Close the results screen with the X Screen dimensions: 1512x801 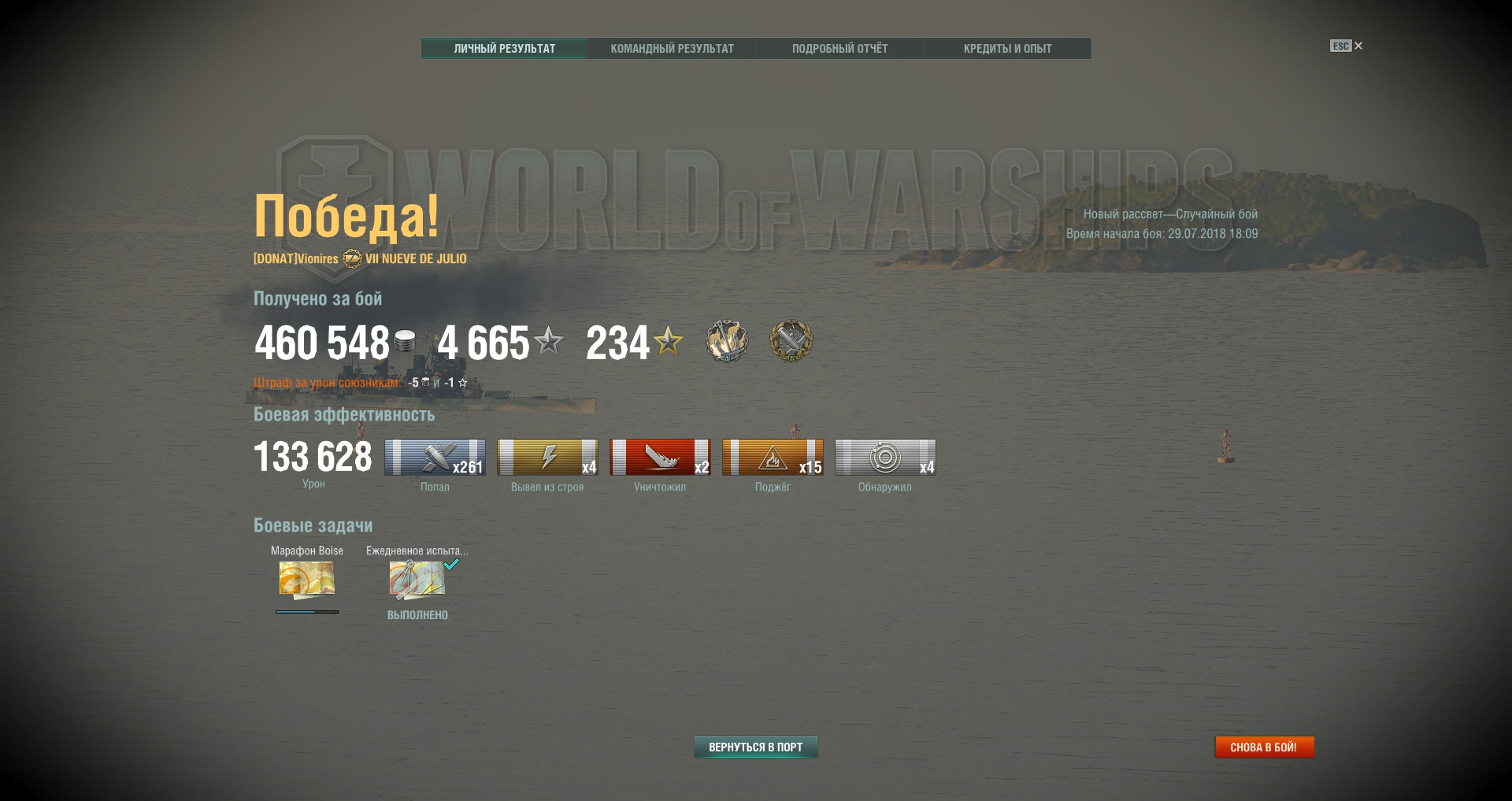pos(1358,46)
